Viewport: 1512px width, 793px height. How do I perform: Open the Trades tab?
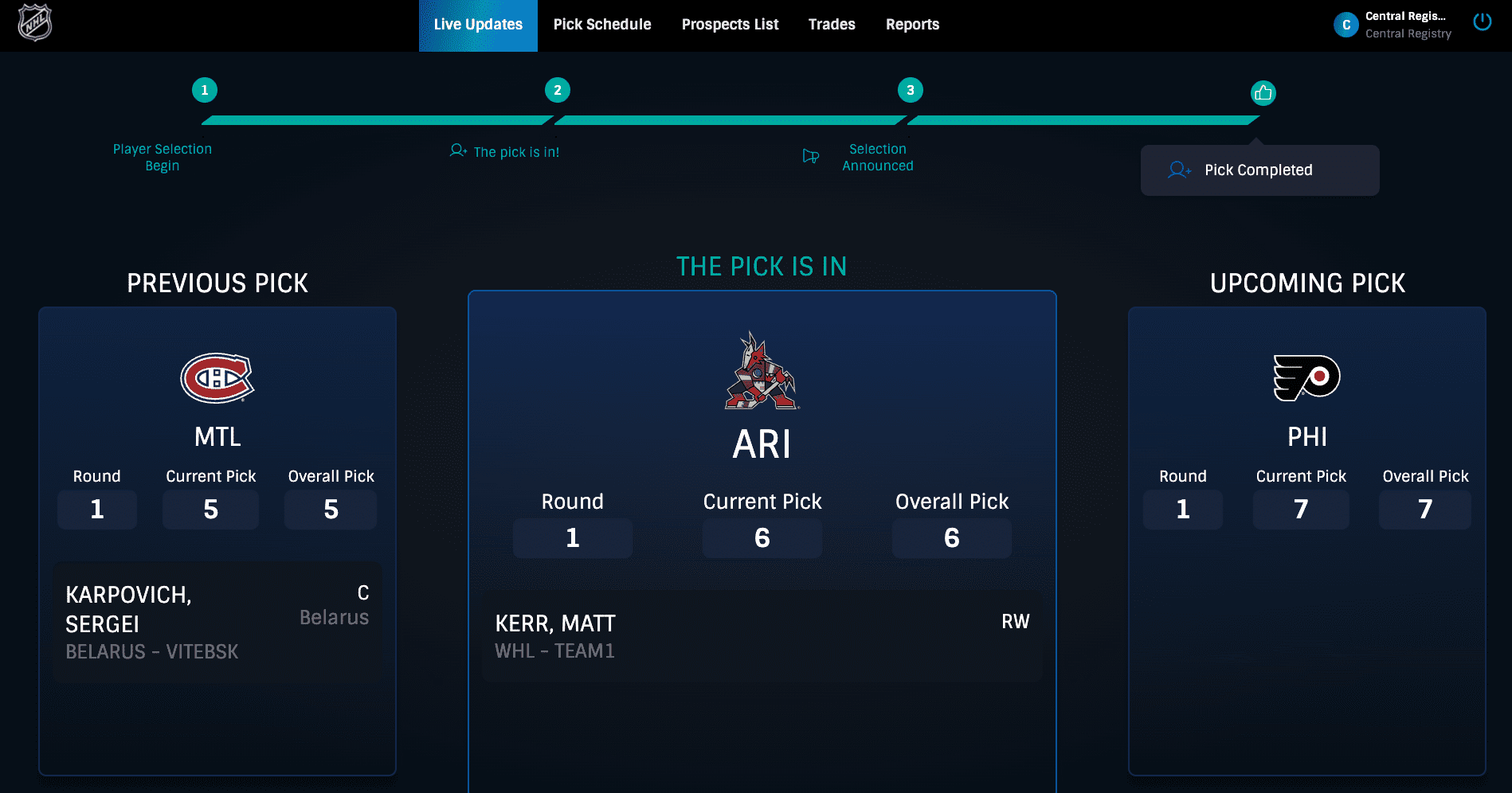[832, 25]
